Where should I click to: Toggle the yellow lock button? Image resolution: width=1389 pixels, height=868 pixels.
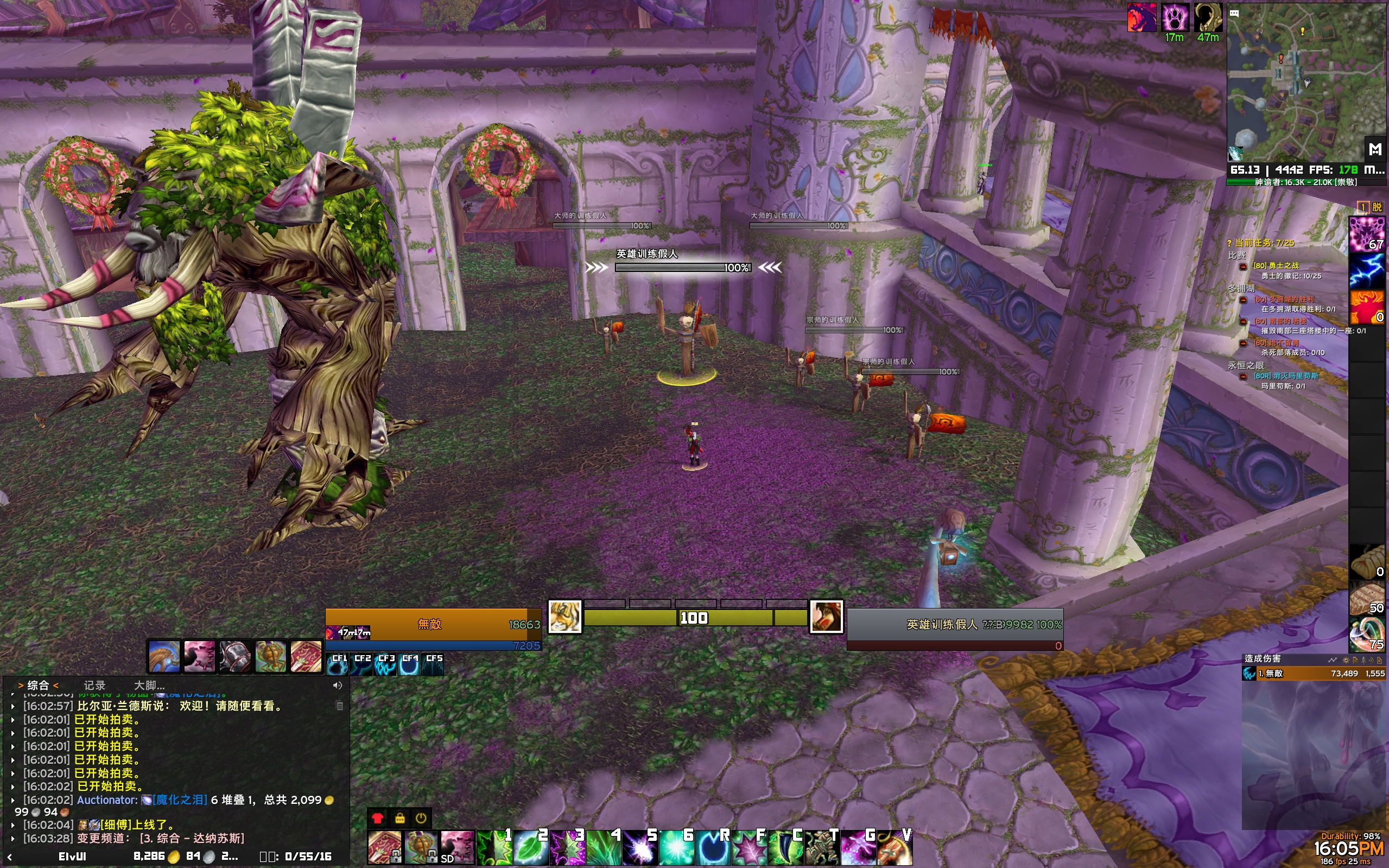pyautogui.click(x=399, y=818)
